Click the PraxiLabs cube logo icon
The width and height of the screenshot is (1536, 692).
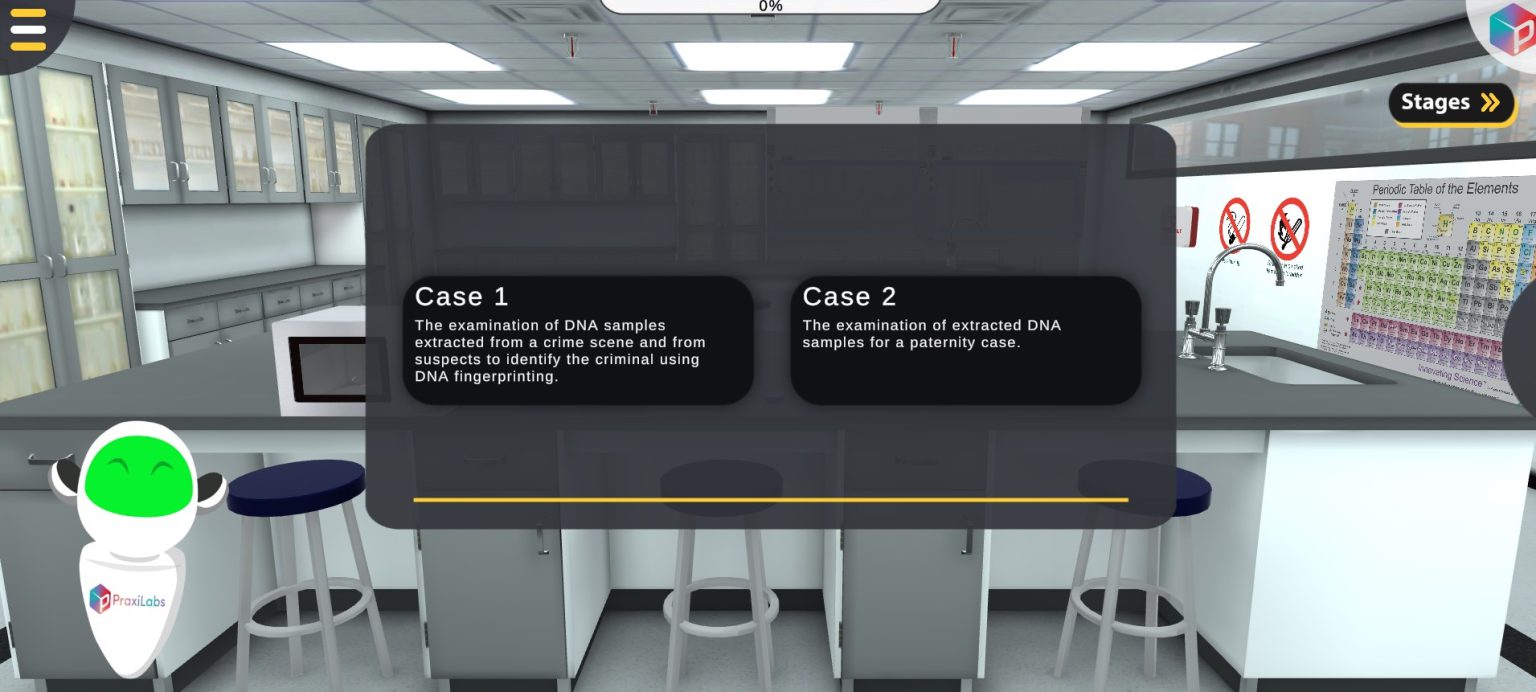(1510, 30)
